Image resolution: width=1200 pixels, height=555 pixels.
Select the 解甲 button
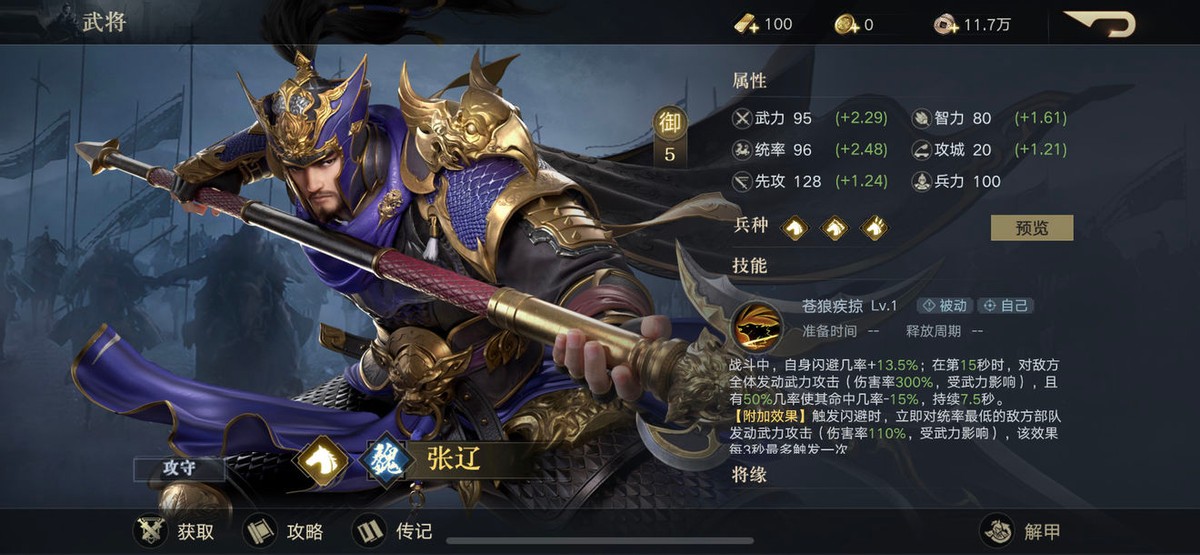pos(1022,530)
